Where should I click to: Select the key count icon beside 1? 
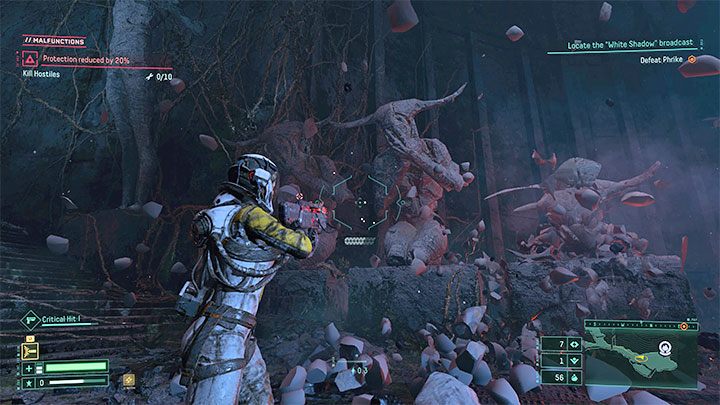click(x=573, y=361)
